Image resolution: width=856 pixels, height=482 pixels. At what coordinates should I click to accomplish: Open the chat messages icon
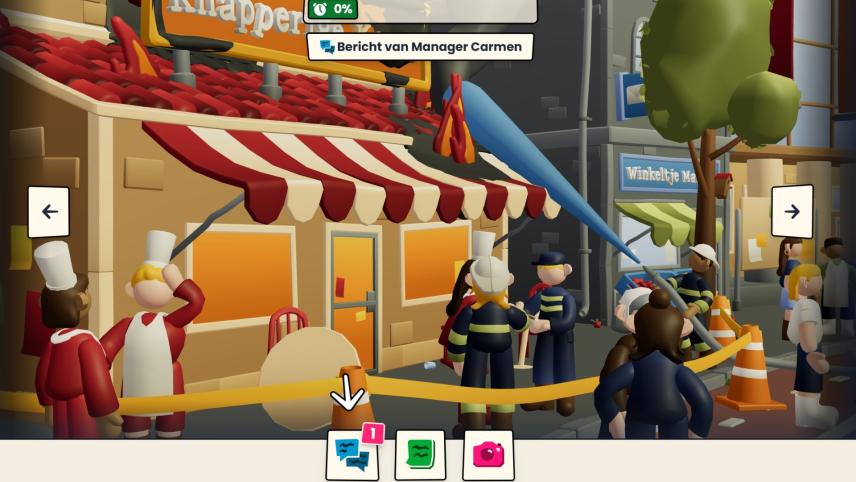(352, 455)
